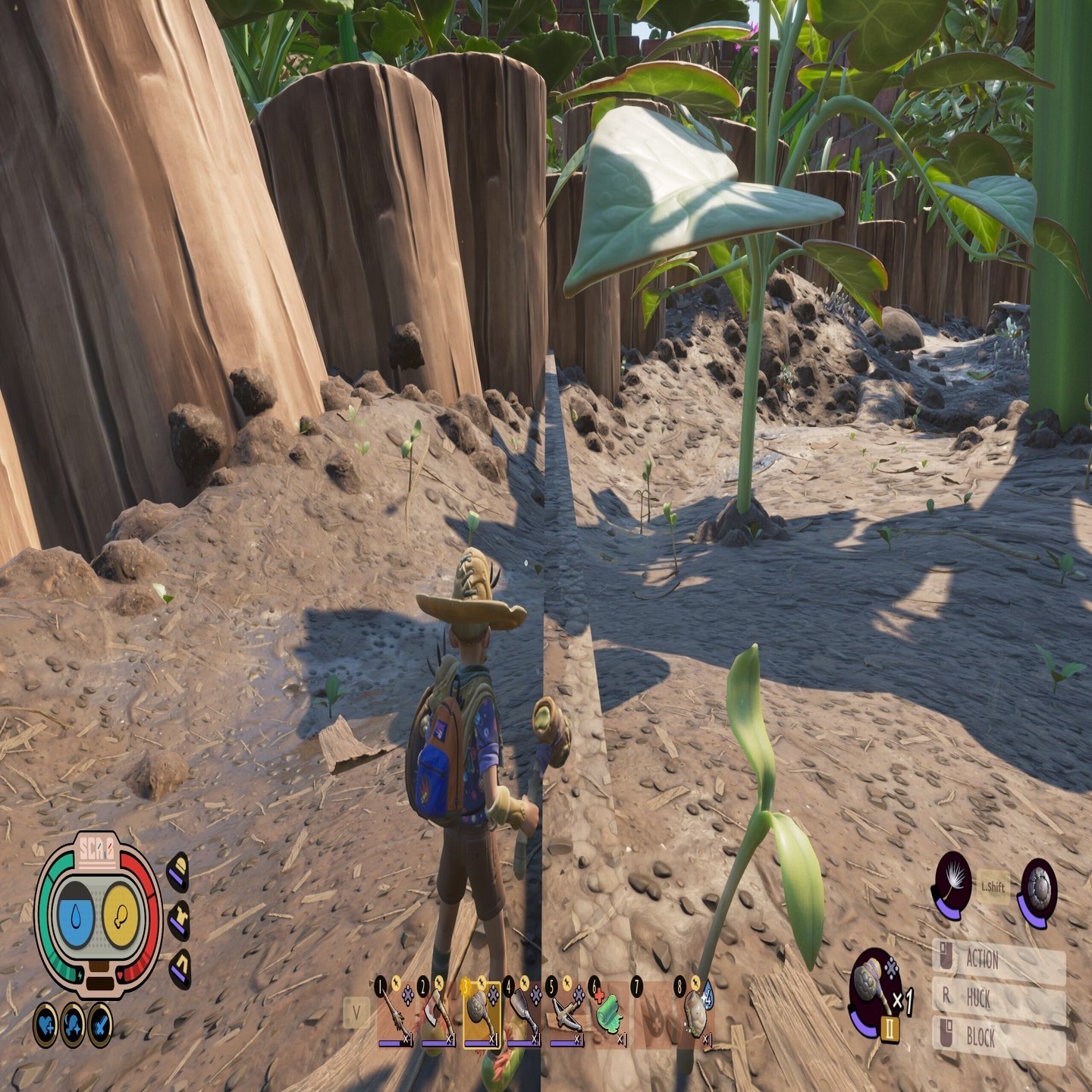
Task: Click the heart-plus status effect icon
Action: coord(45,1025)
